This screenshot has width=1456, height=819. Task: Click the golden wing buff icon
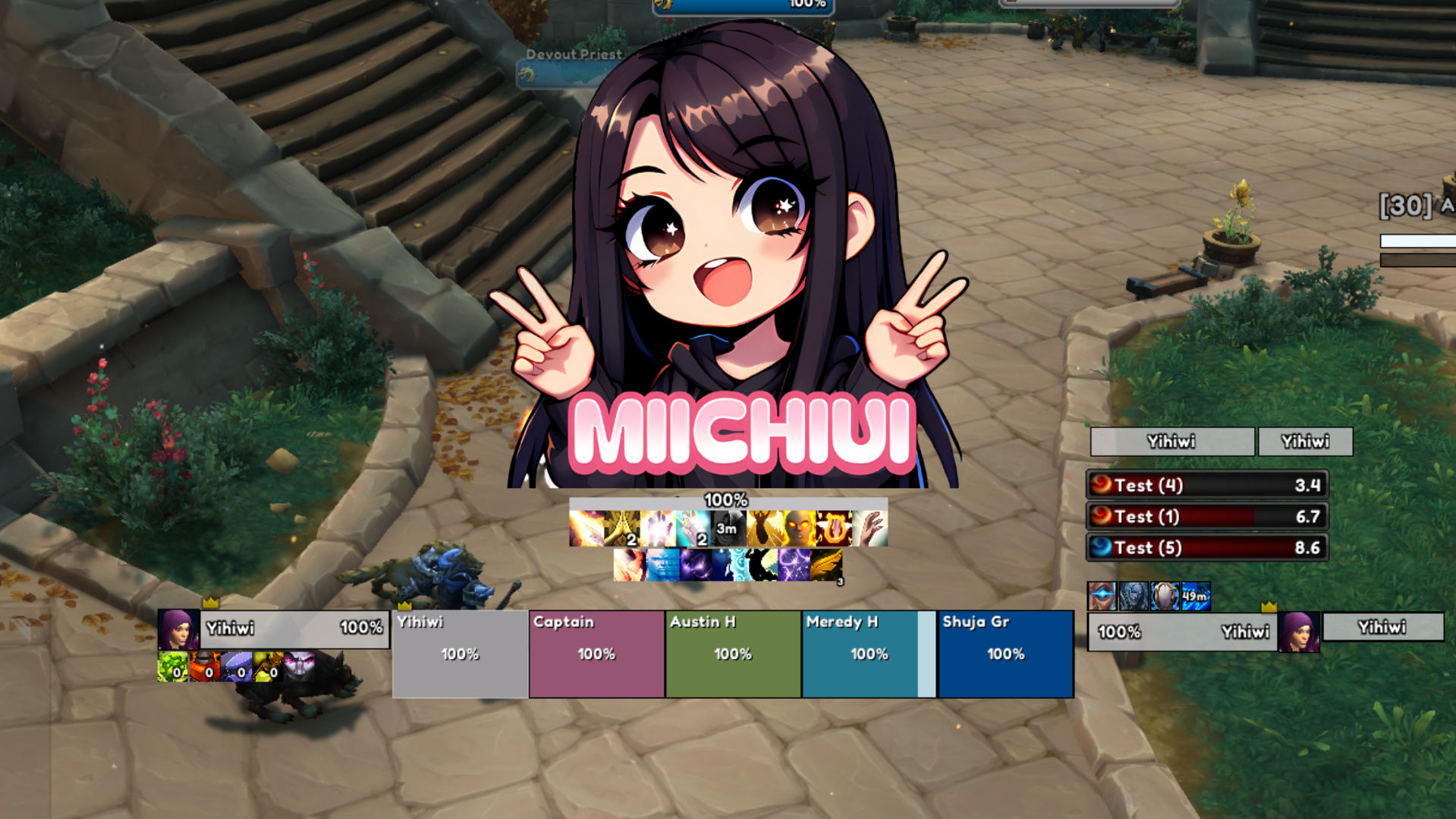pos(826,565)
